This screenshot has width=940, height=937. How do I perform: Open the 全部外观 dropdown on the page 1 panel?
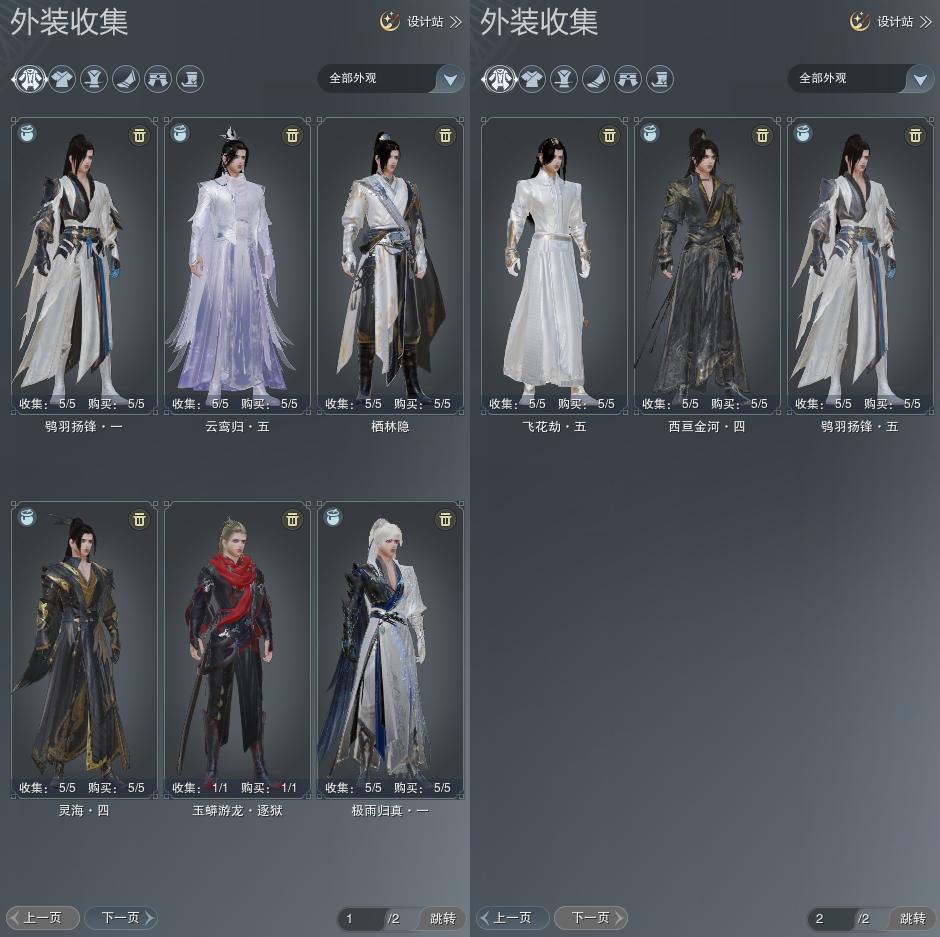449,78
